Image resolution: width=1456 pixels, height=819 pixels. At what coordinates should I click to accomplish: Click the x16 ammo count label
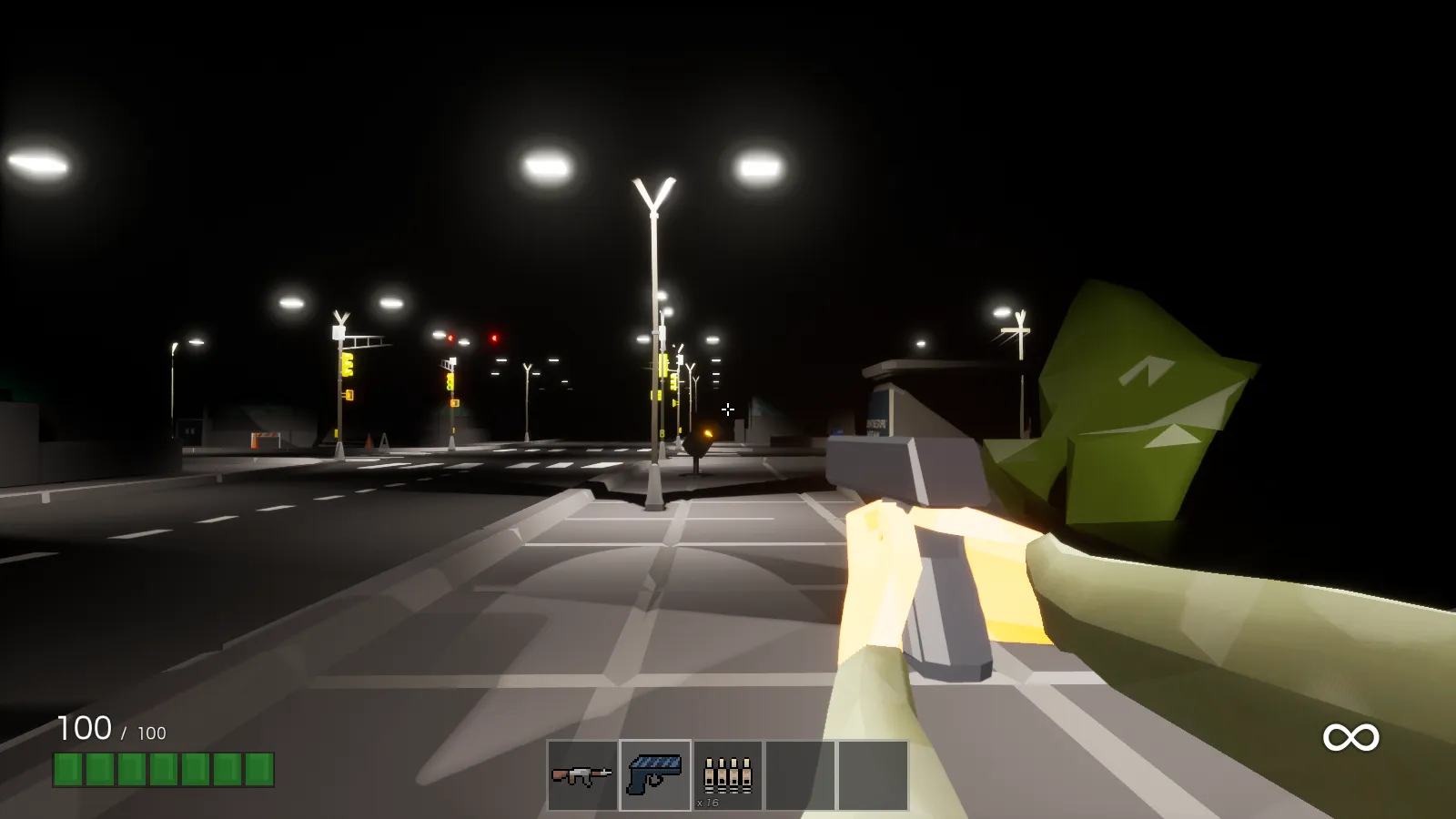[708, 804]
